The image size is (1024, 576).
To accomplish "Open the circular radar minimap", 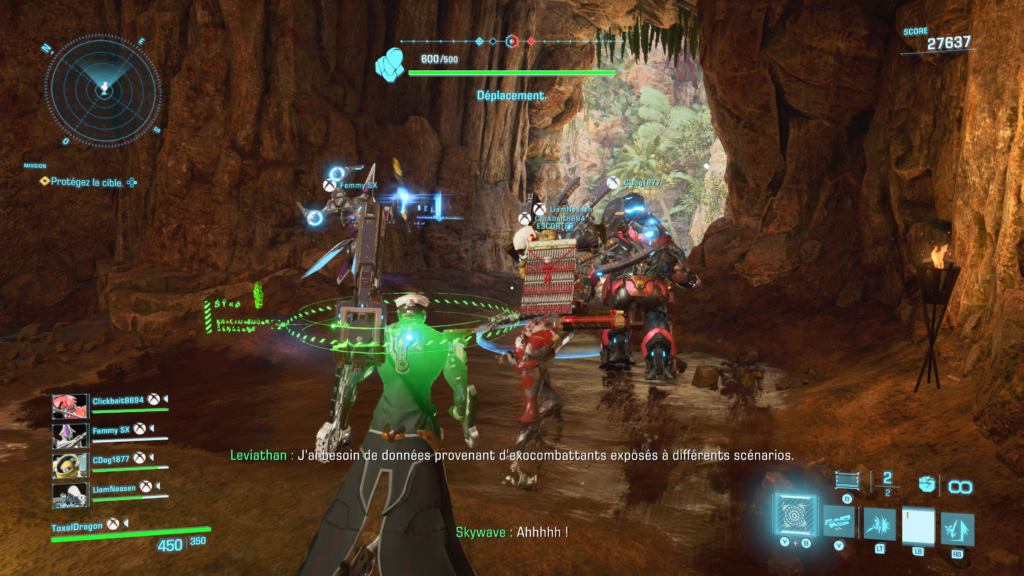I will 102,88.
